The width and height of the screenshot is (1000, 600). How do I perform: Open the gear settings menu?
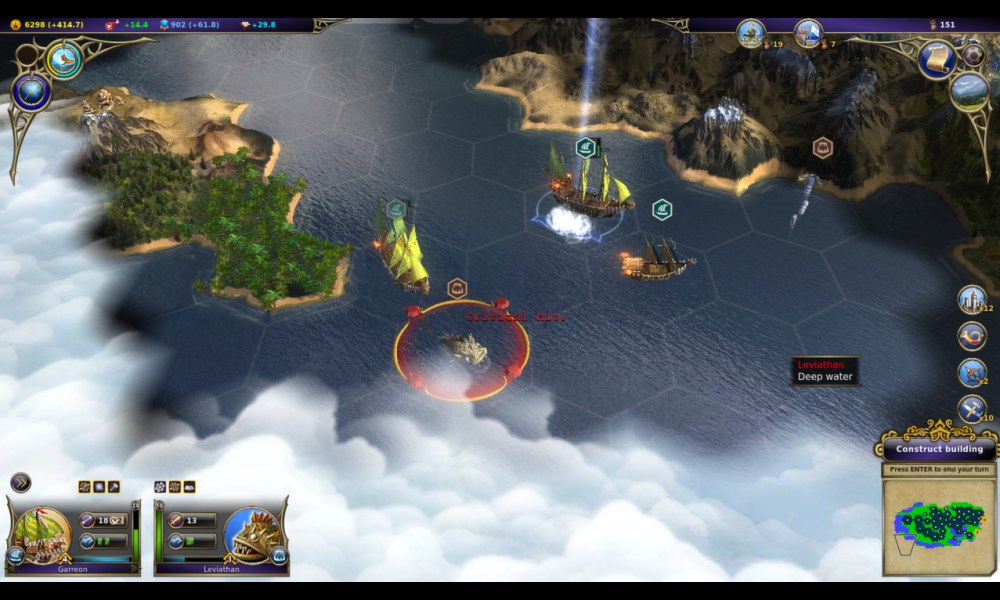pos(973,55)
